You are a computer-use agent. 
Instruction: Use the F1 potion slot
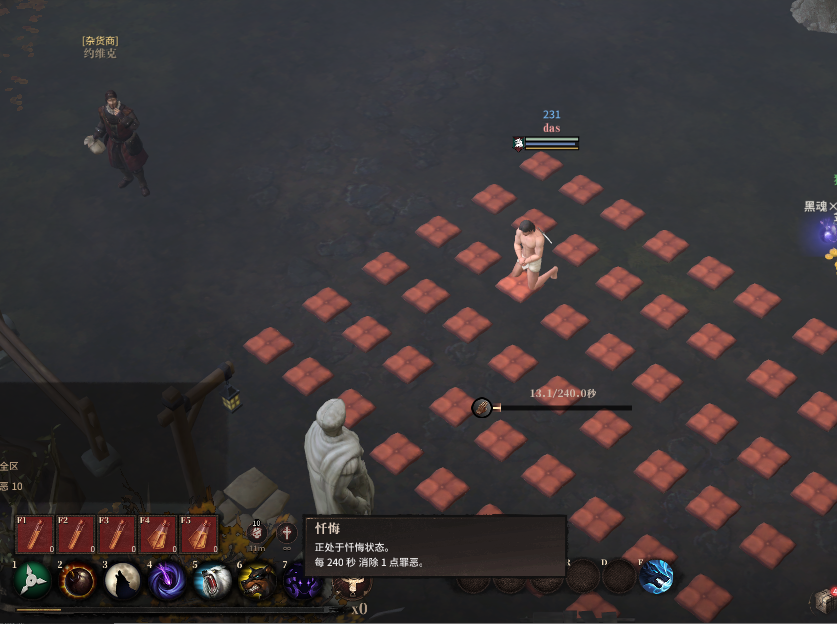tap(35, 534)
